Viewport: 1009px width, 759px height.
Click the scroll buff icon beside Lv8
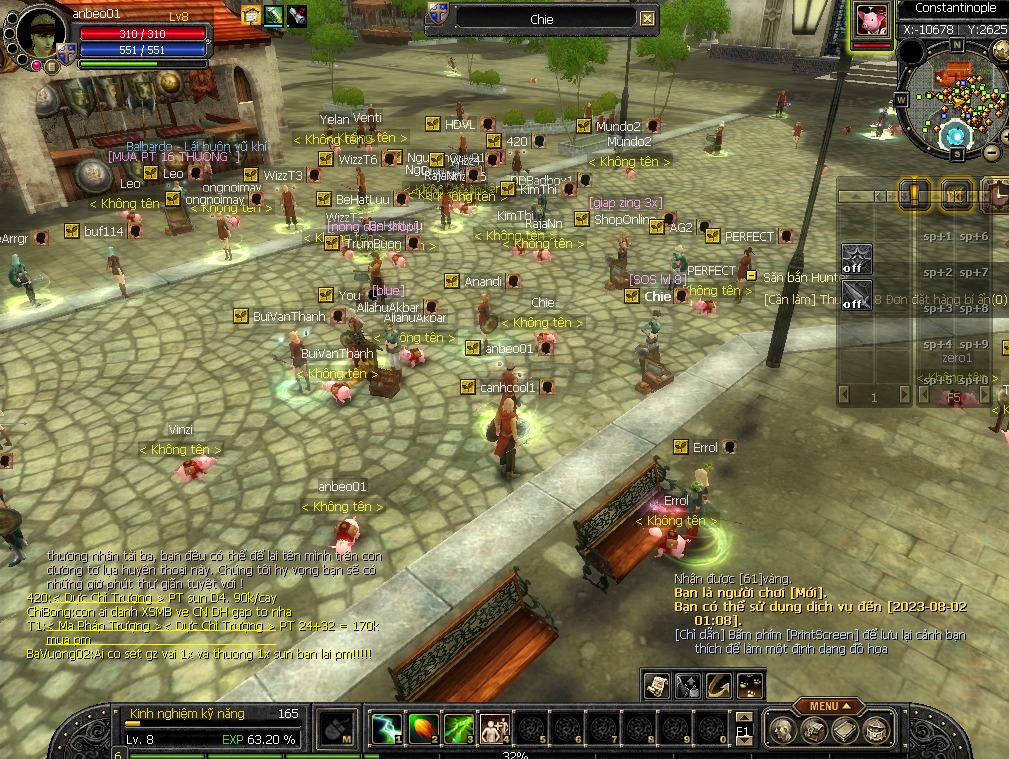pyautogui.click(x=251, y=15)
